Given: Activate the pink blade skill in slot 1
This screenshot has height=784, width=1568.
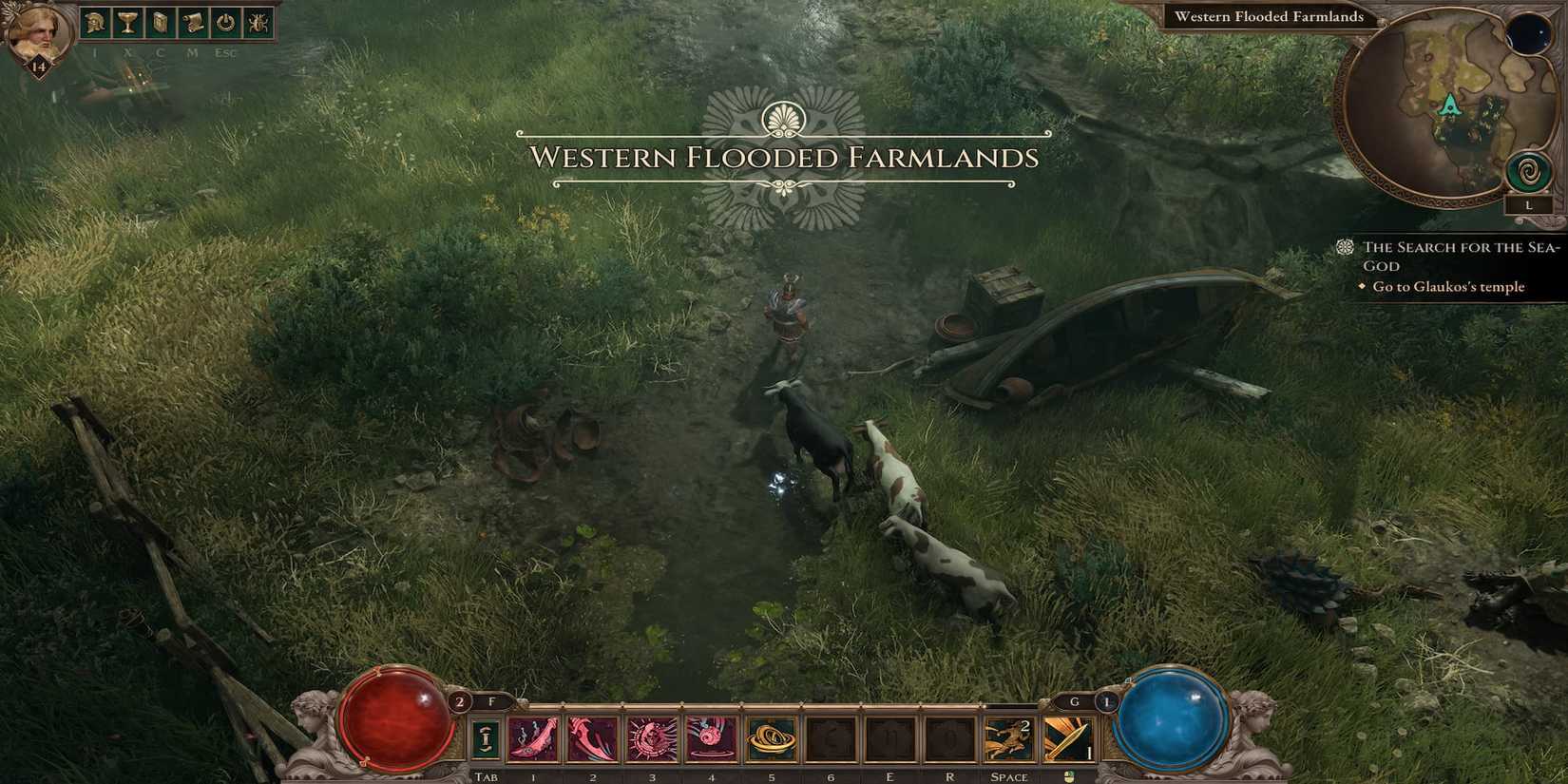Looking at the screenshot, I should tap(533, 739).
